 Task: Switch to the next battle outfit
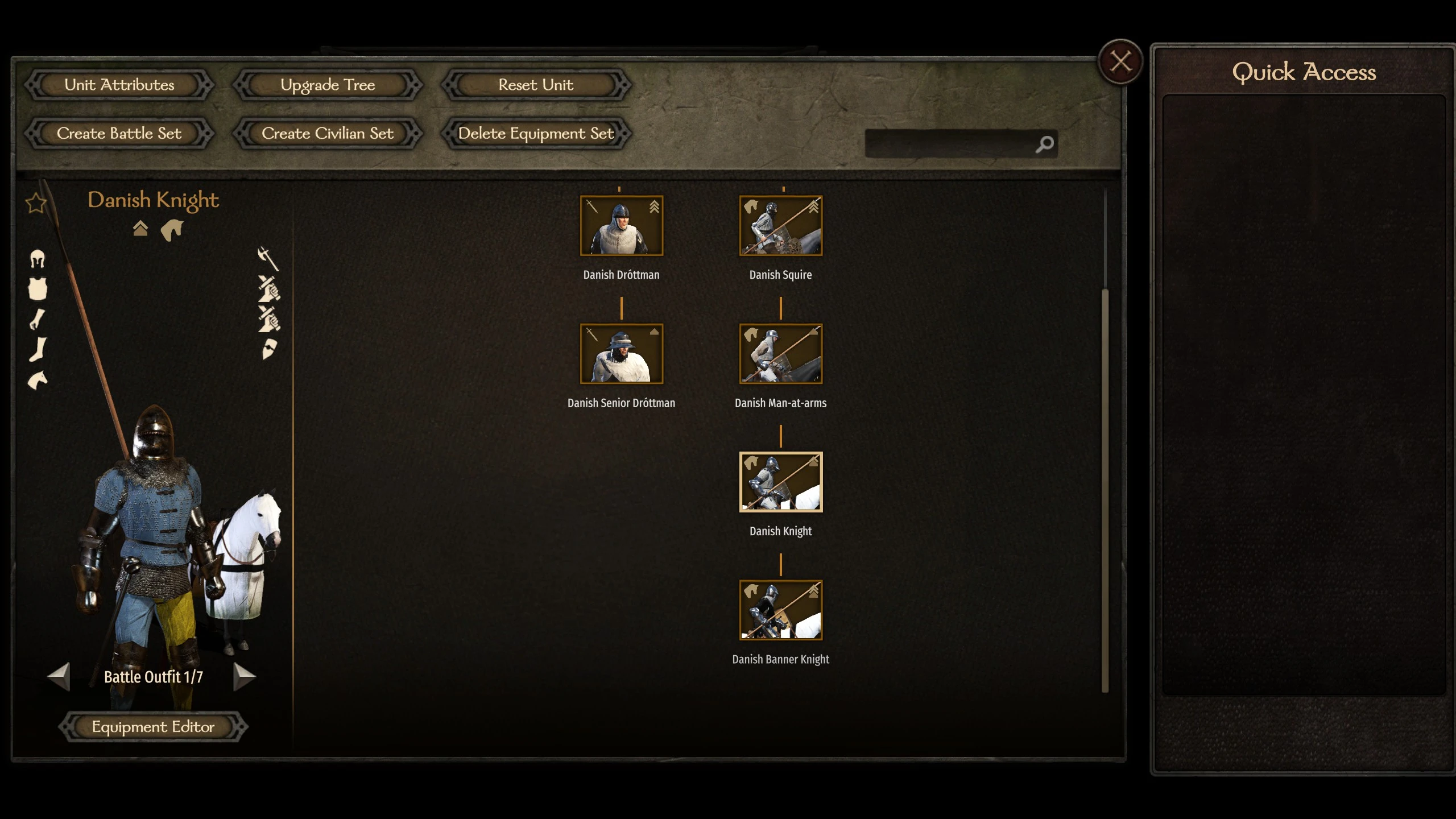click(x=245, y=676)
